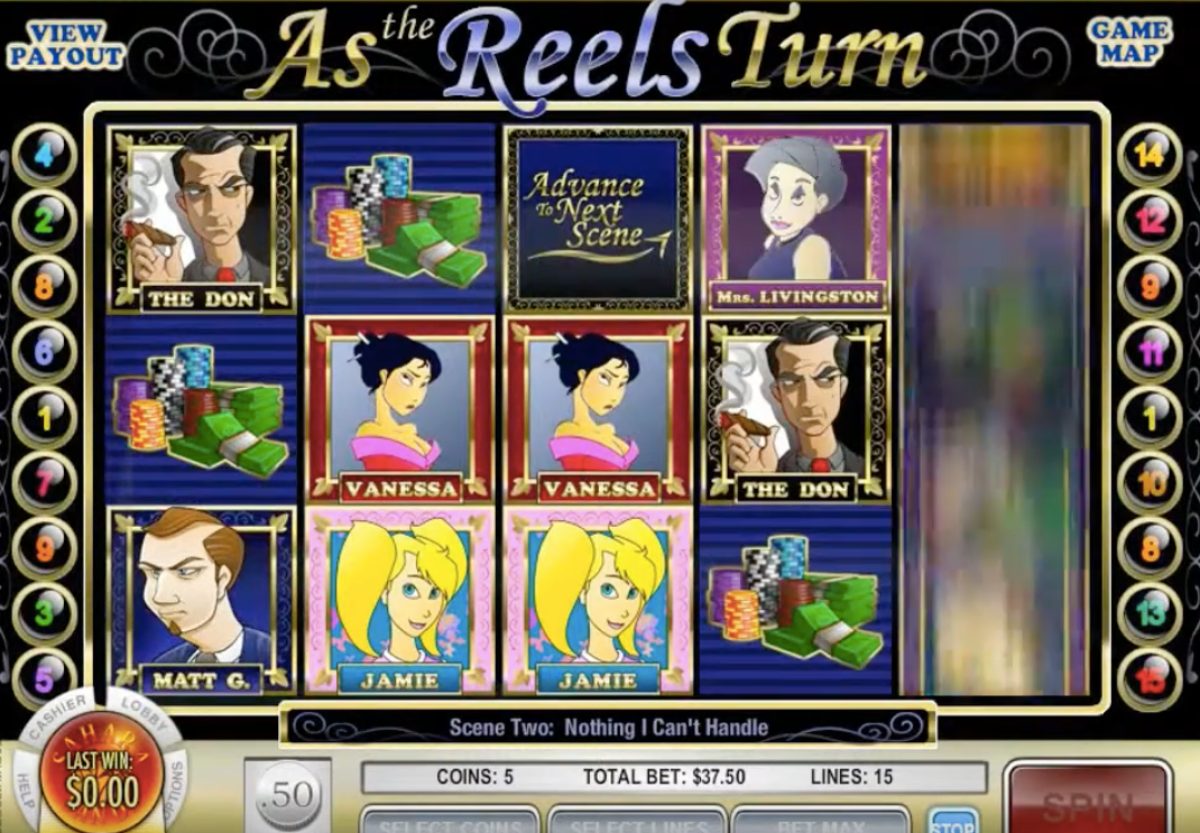Spin the reels with the SPIN button
The image size is (1200, 833).
(1087, 803)
